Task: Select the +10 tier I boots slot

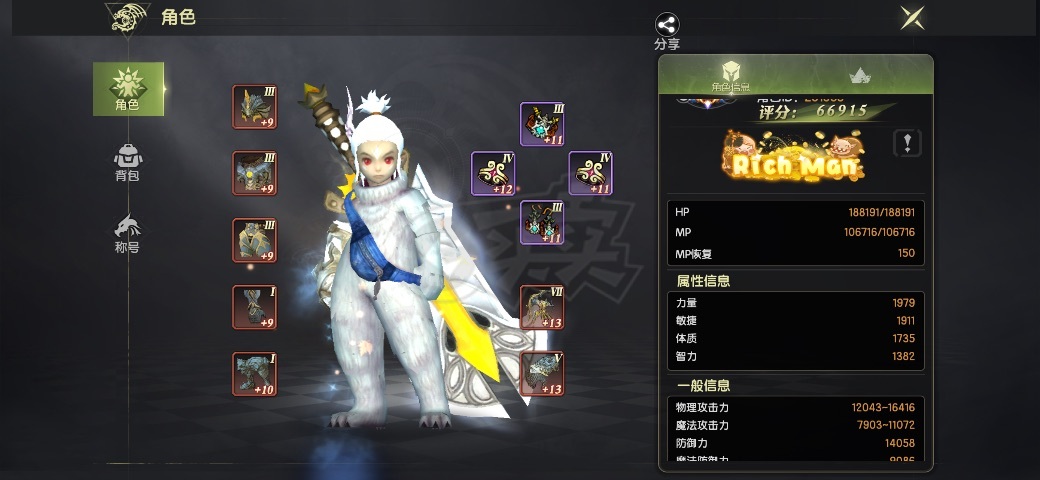Action: (255, 374)
